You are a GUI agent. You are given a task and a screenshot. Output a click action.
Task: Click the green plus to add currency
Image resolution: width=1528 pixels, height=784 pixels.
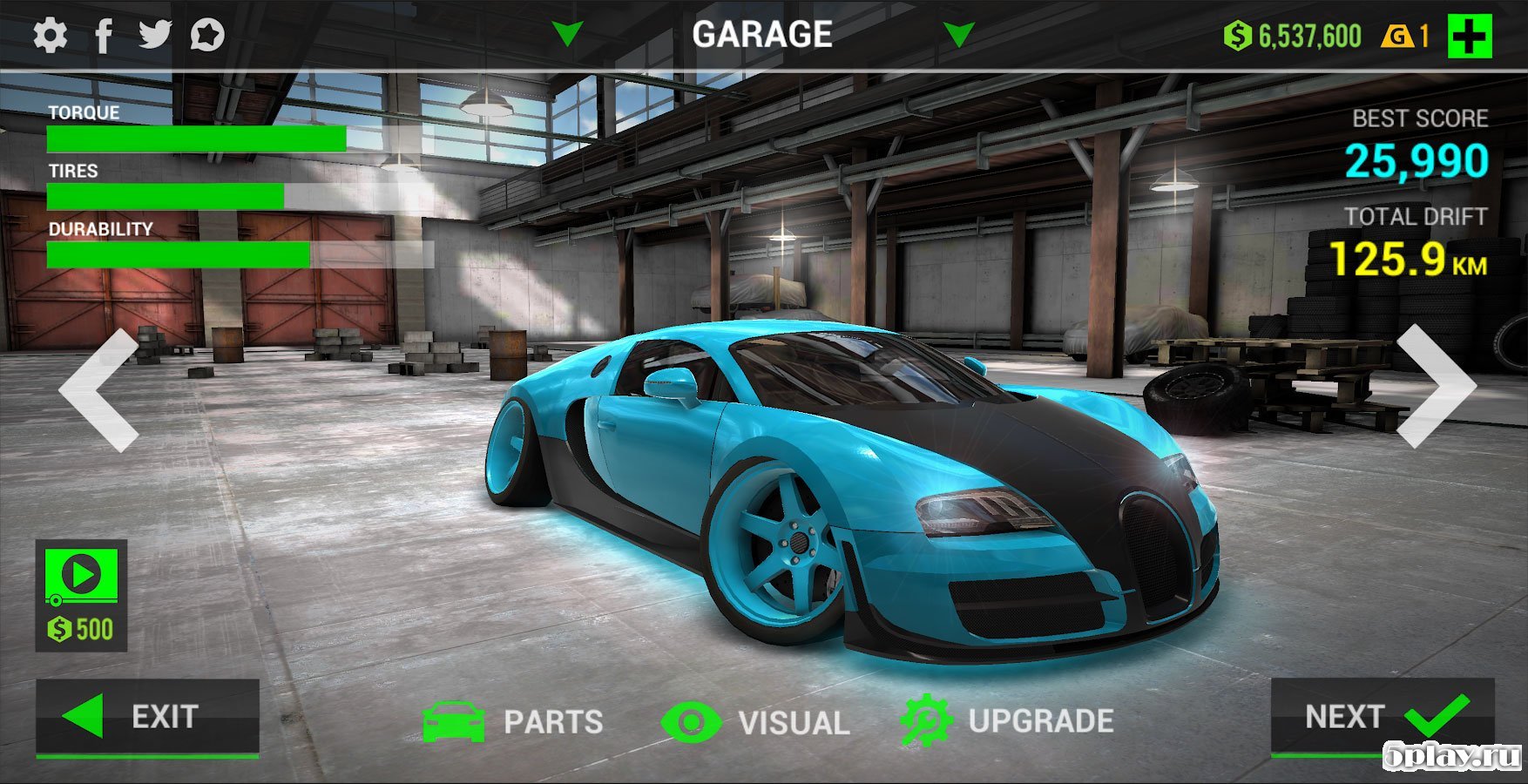[1469, 37]
